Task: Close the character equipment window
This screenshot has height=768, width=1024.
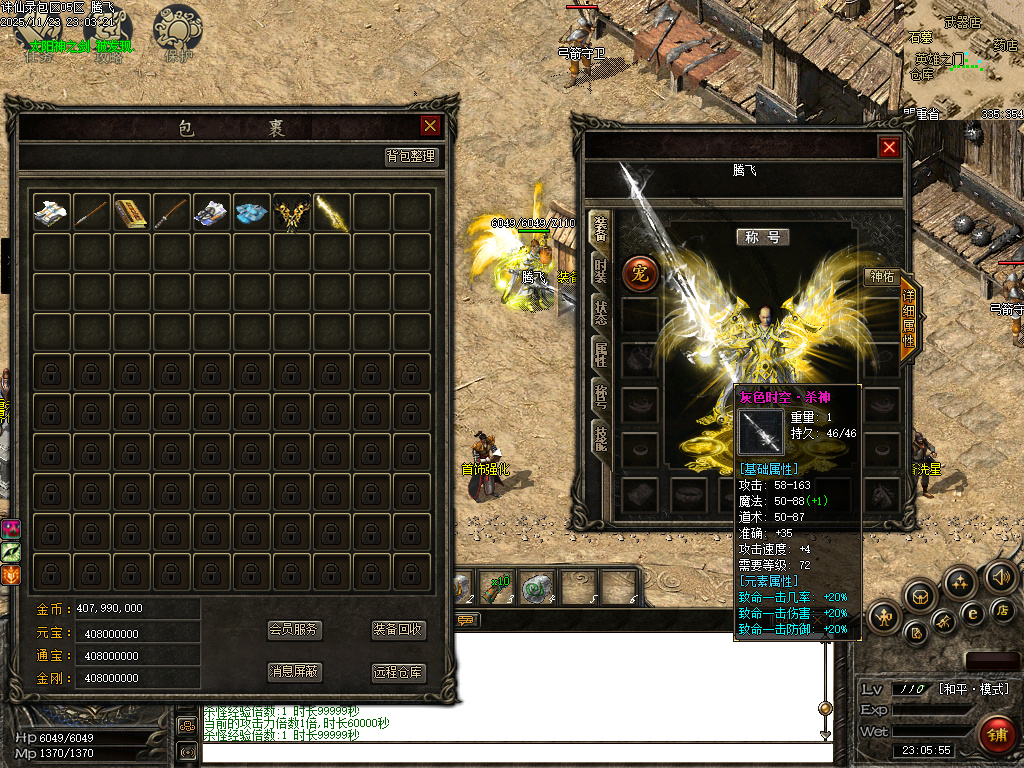Action: [x=889, y=147]
